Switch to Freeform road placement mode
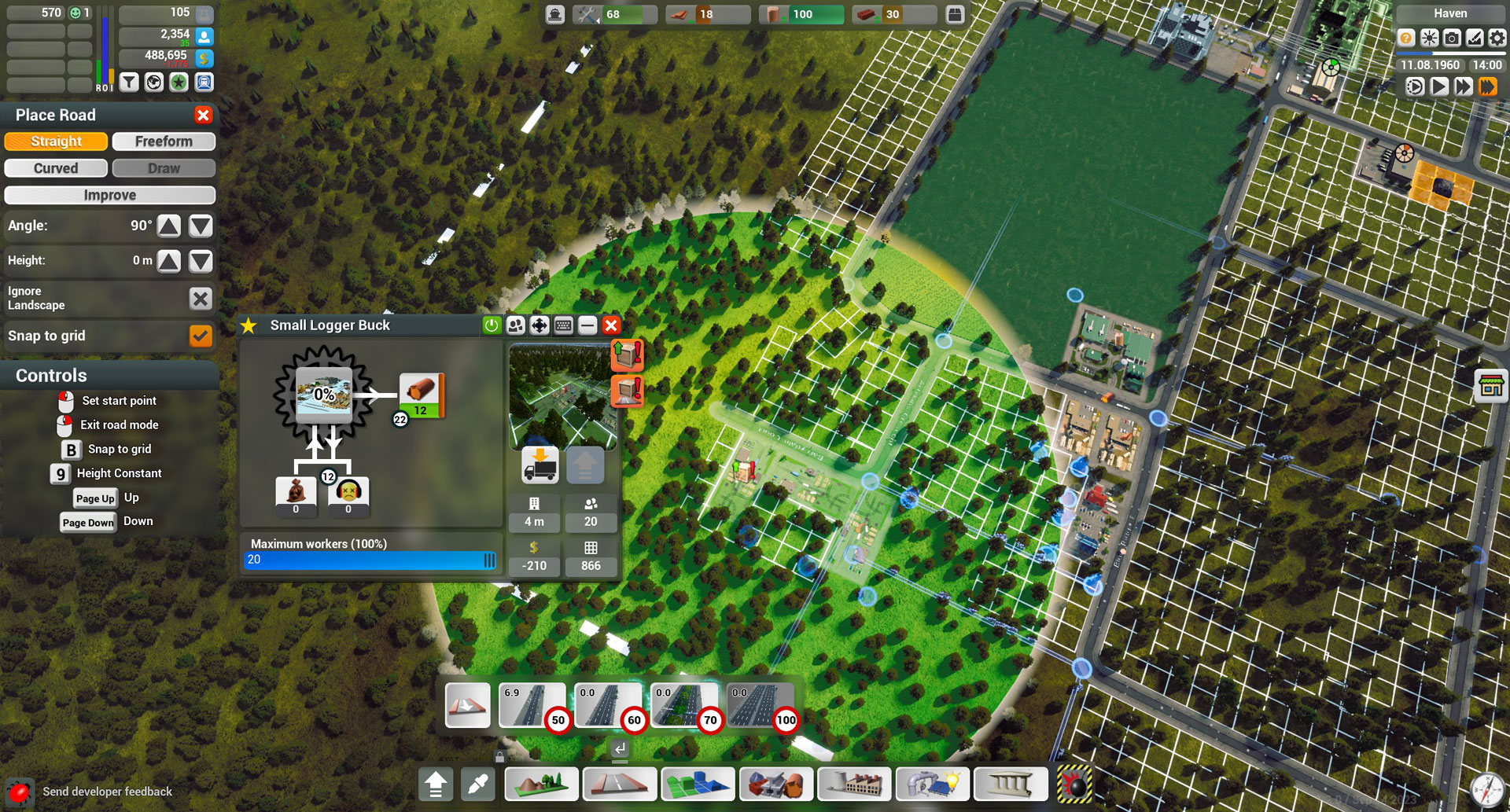 point(164,141)
